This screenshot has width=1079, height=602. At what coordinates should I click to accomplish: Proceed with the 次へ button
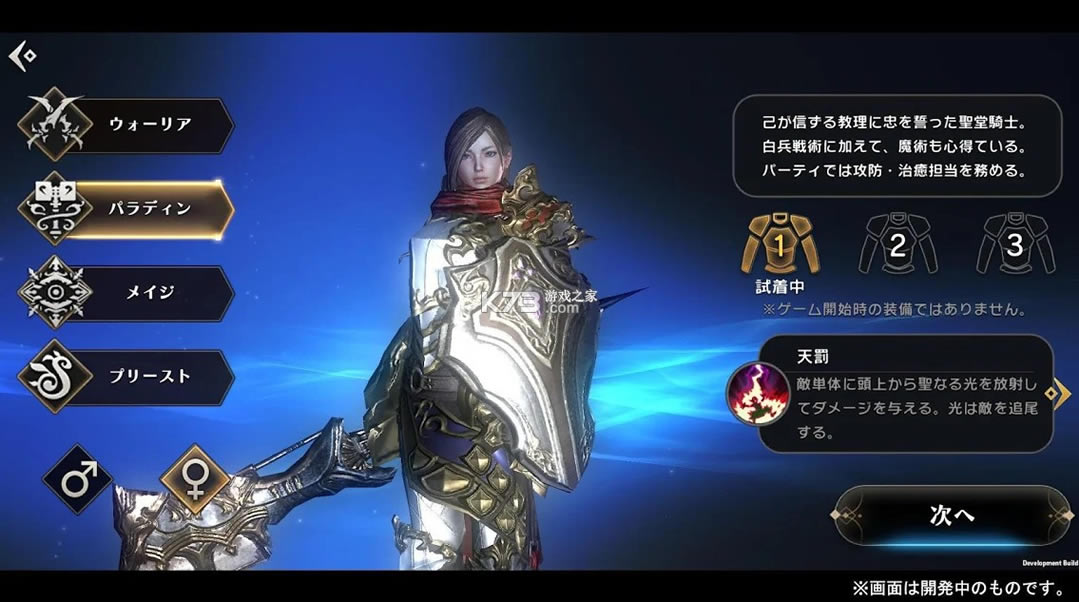951,516
